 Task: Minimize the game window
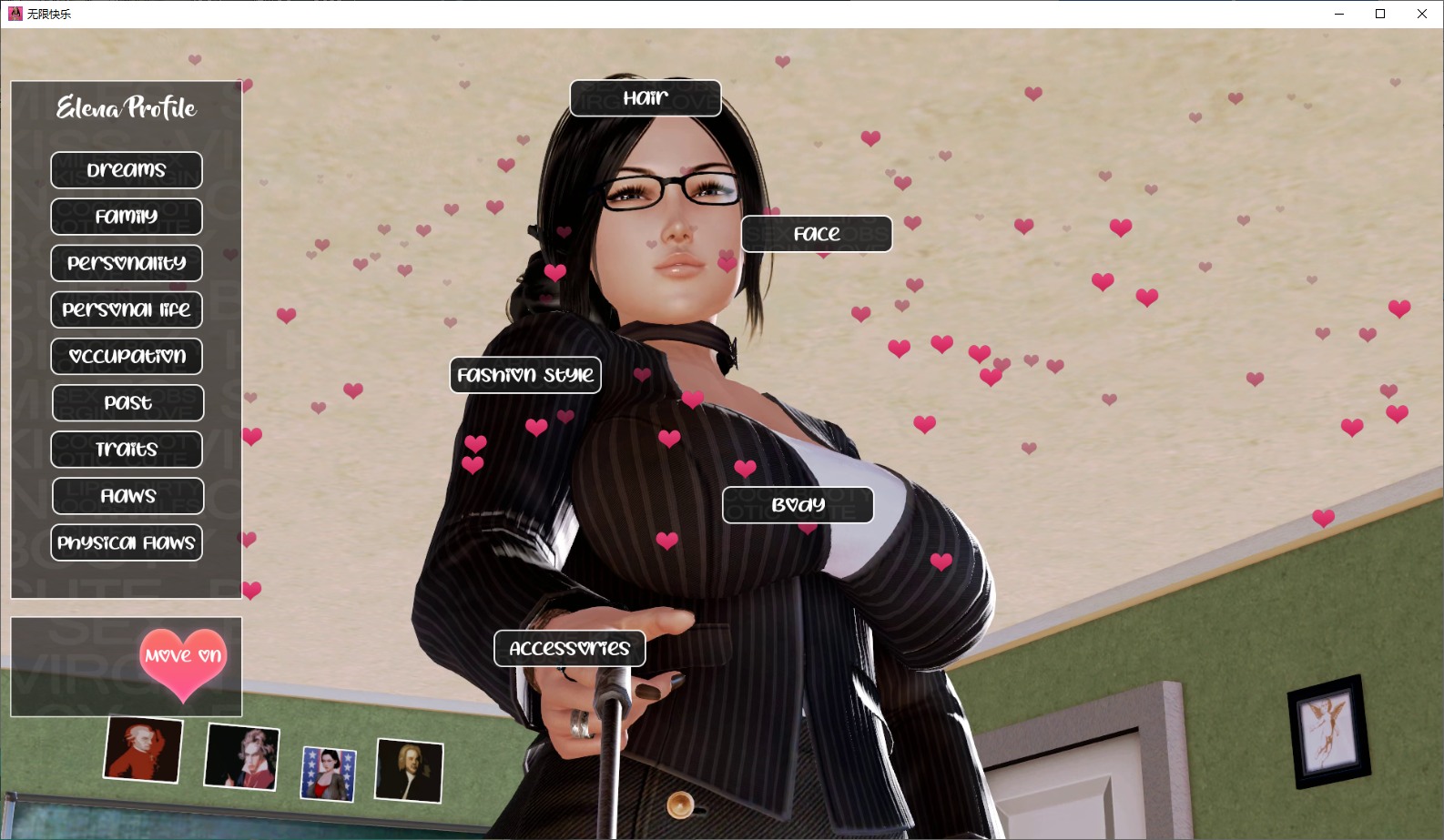point(1339,14)
